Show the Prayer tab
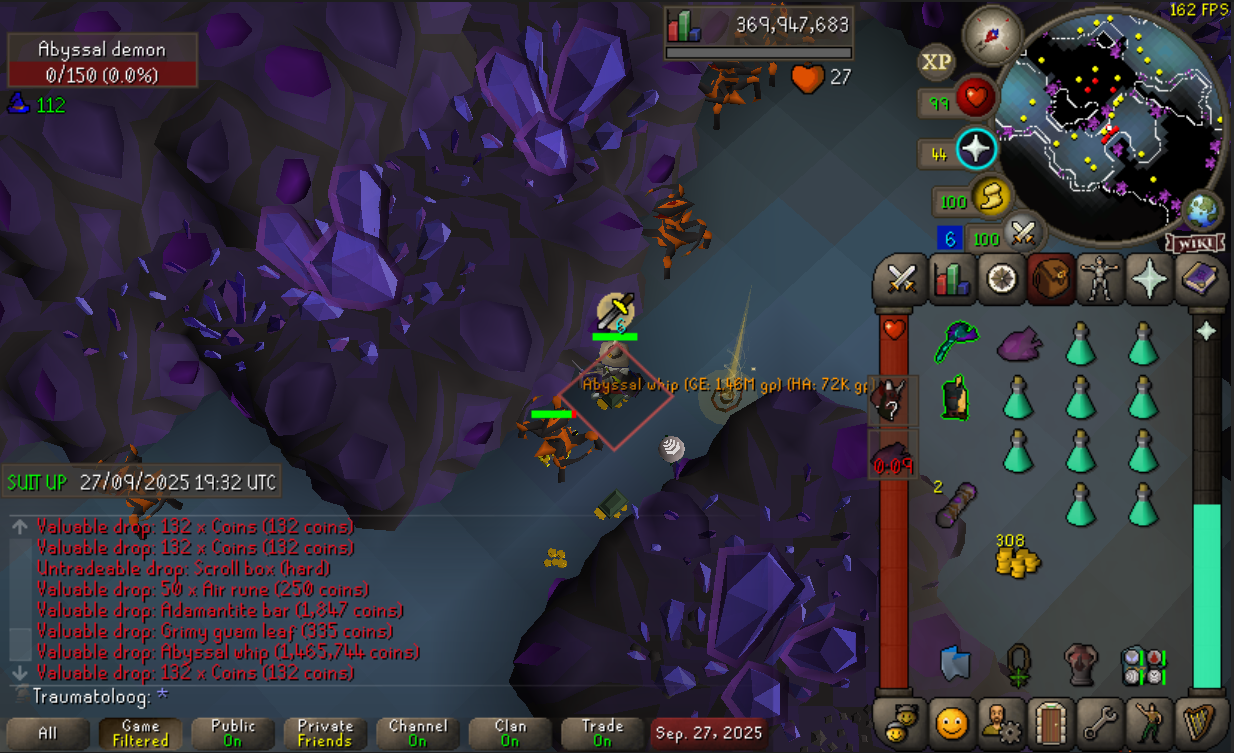Screen dimensions: 1234x753 (1149, 279)
